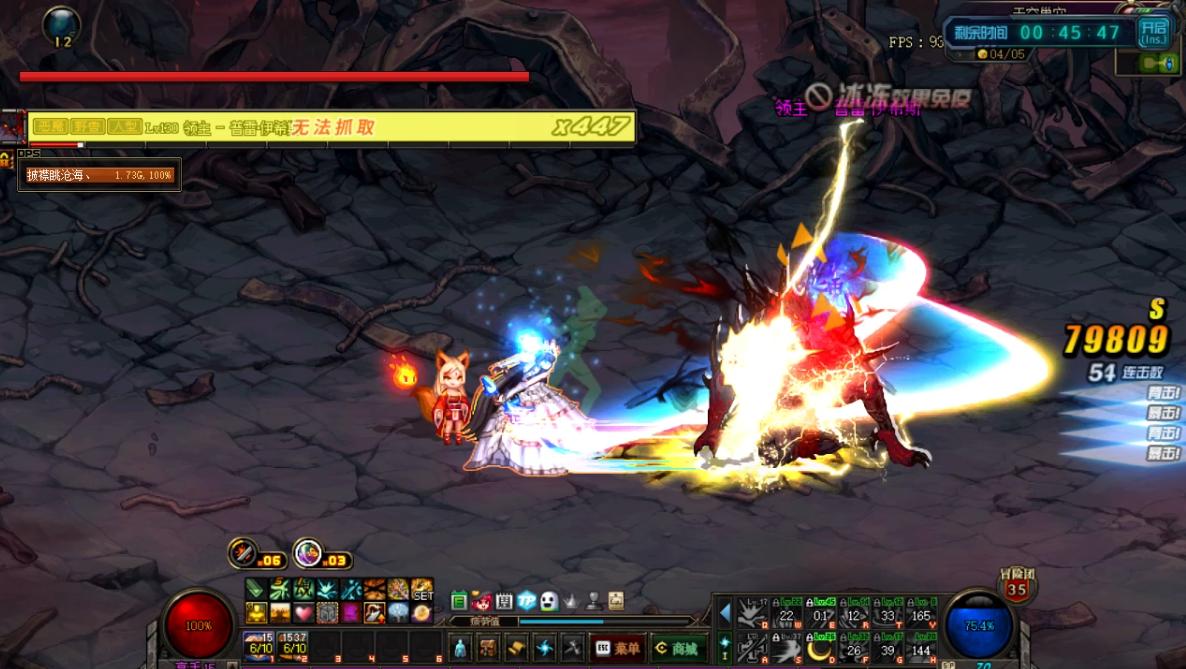Activate the crescent moon skill on D
This screenshot has width=1186, height=669.
pos(821,648)
